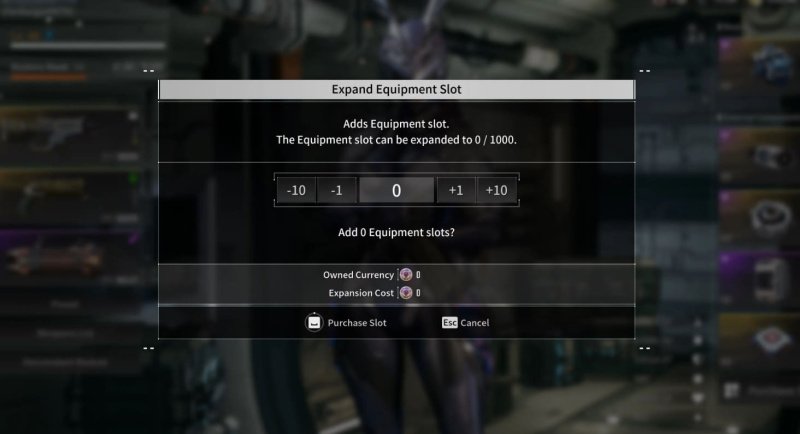Decrease slot count by ten

click(296, 190)
